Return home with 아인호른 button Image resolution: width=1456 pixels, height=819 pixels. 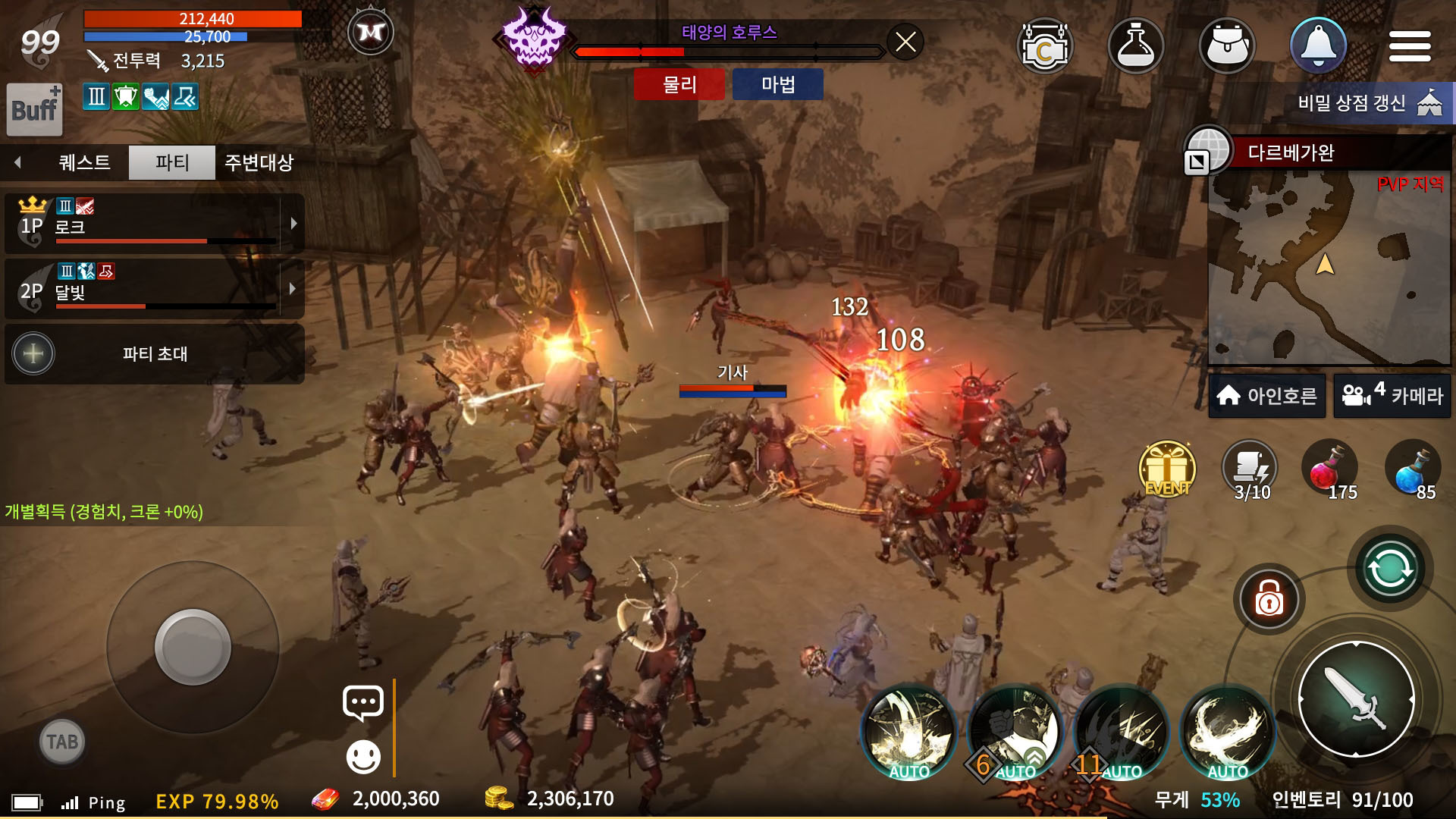(1266, 396)
